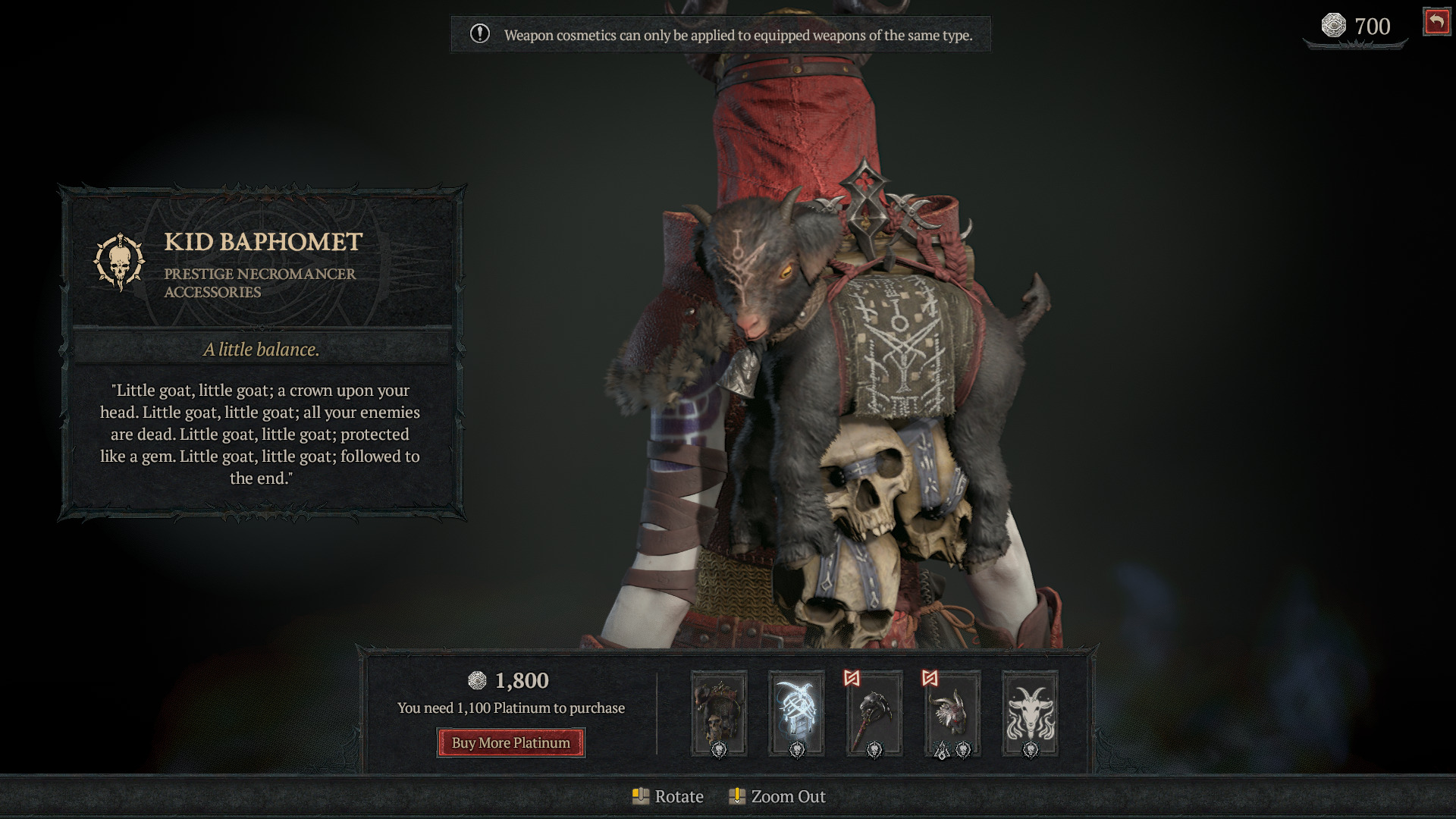Viewport: 1456px width, 819px height.
Task: Select the horned goat-head item thumbnail
Action: tap(952, 714)
